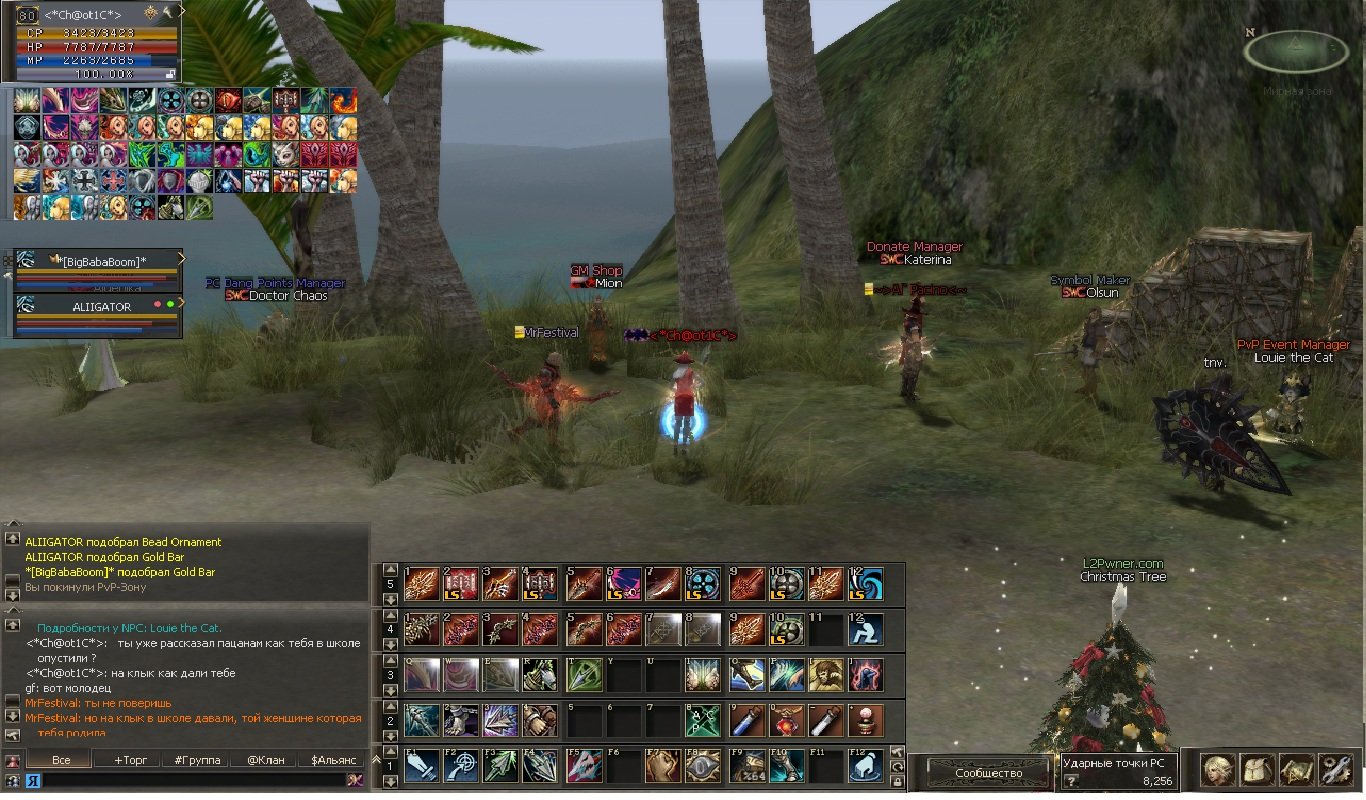Open the map scroll icon
Image resolution: width=1366 pixels, height=800 pixels.
1296,769
